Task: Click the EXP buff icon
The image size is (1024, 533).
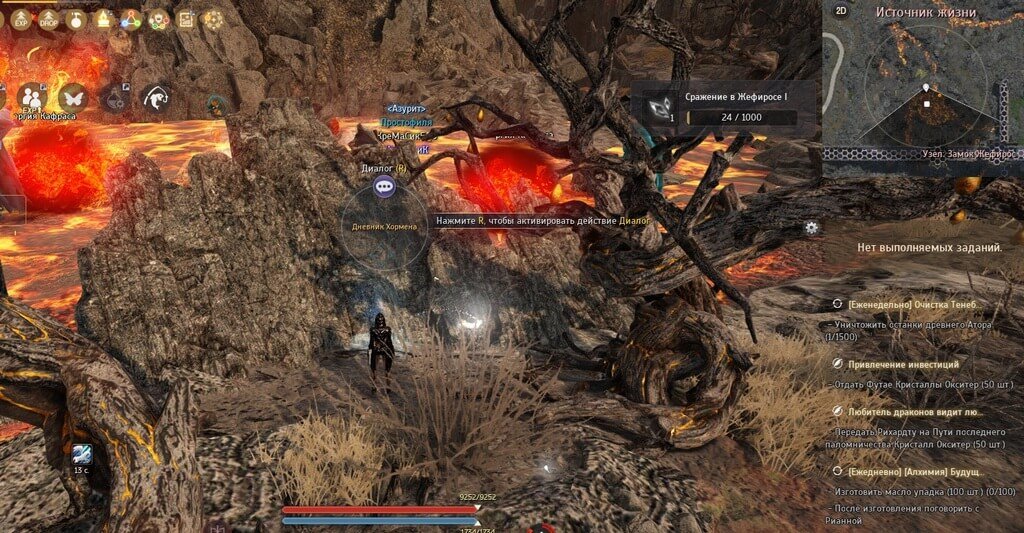Action: (x=20, y=18)
